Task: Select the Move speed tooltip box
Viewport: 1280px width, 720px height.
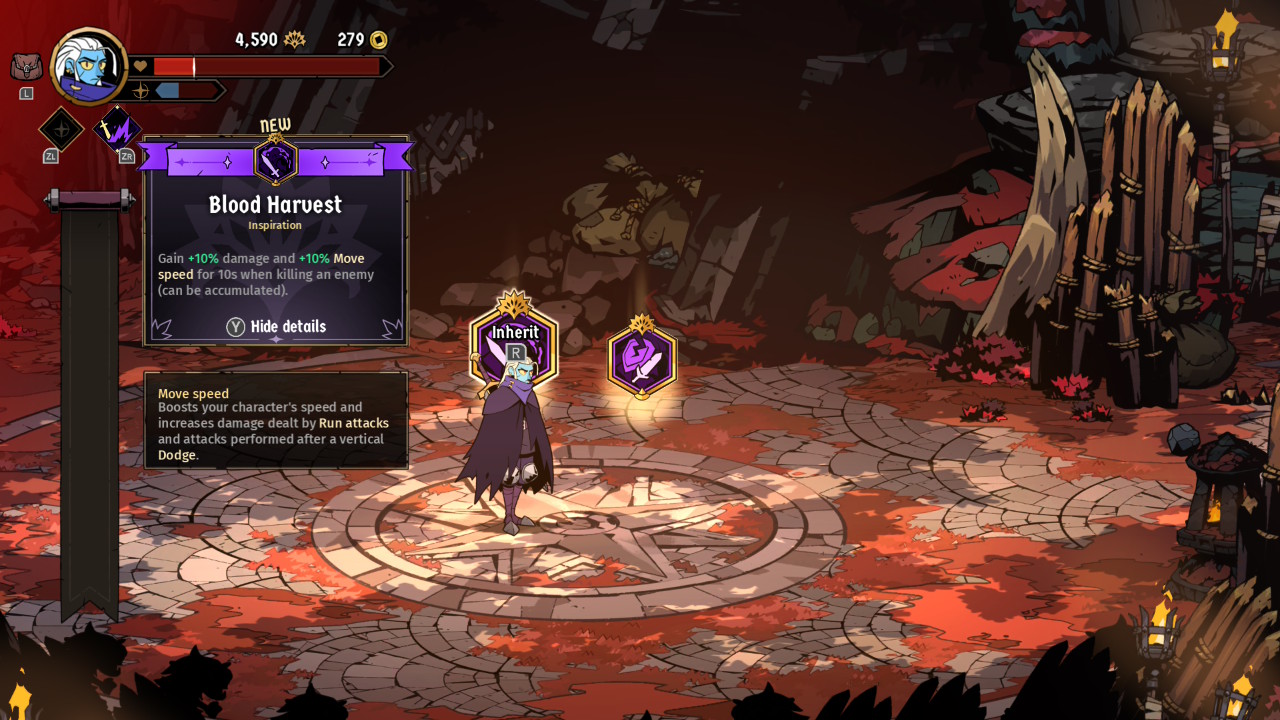Action: pyautogui.click(x=276, y=420)
